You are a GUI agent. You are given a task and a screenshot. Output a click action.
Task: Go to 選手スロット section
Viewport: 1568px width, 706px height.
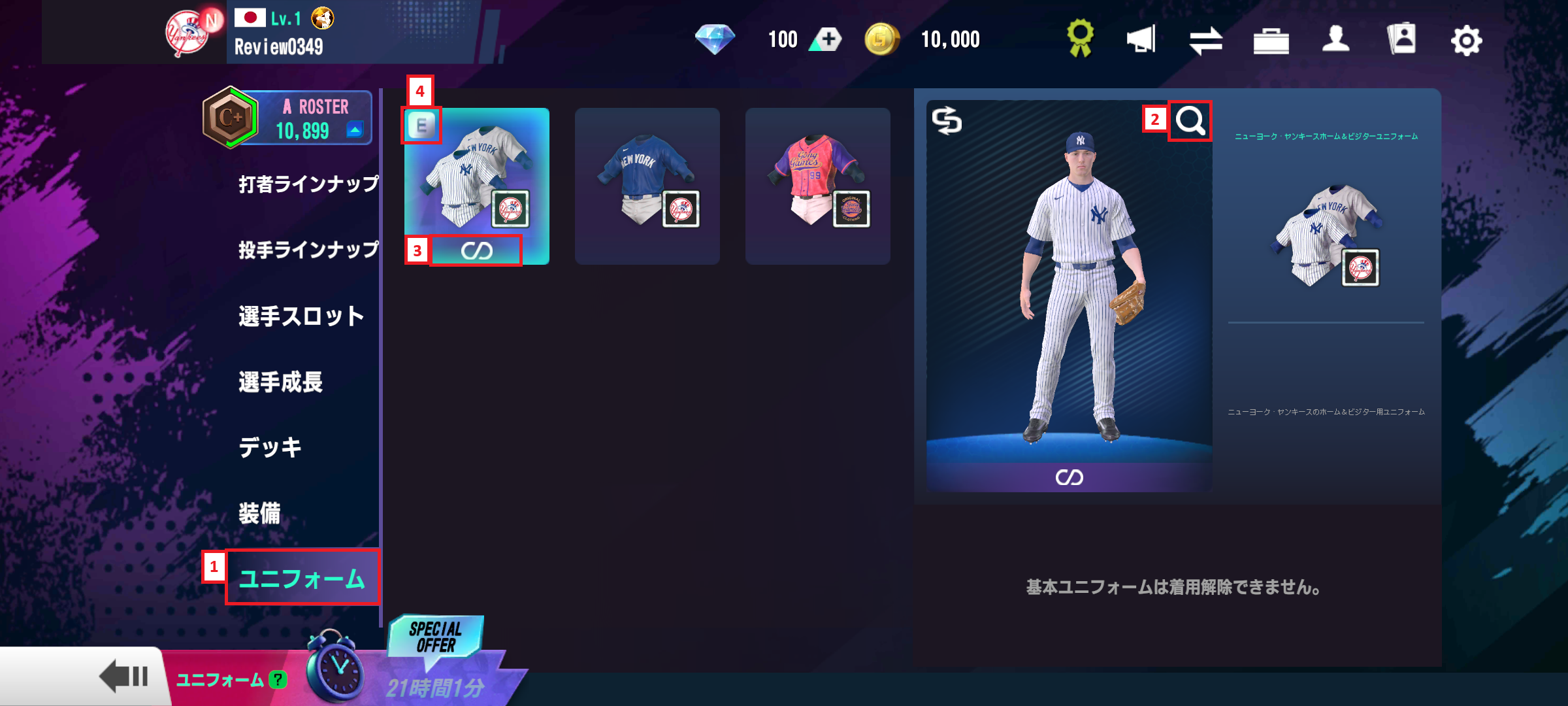(301, 316)
